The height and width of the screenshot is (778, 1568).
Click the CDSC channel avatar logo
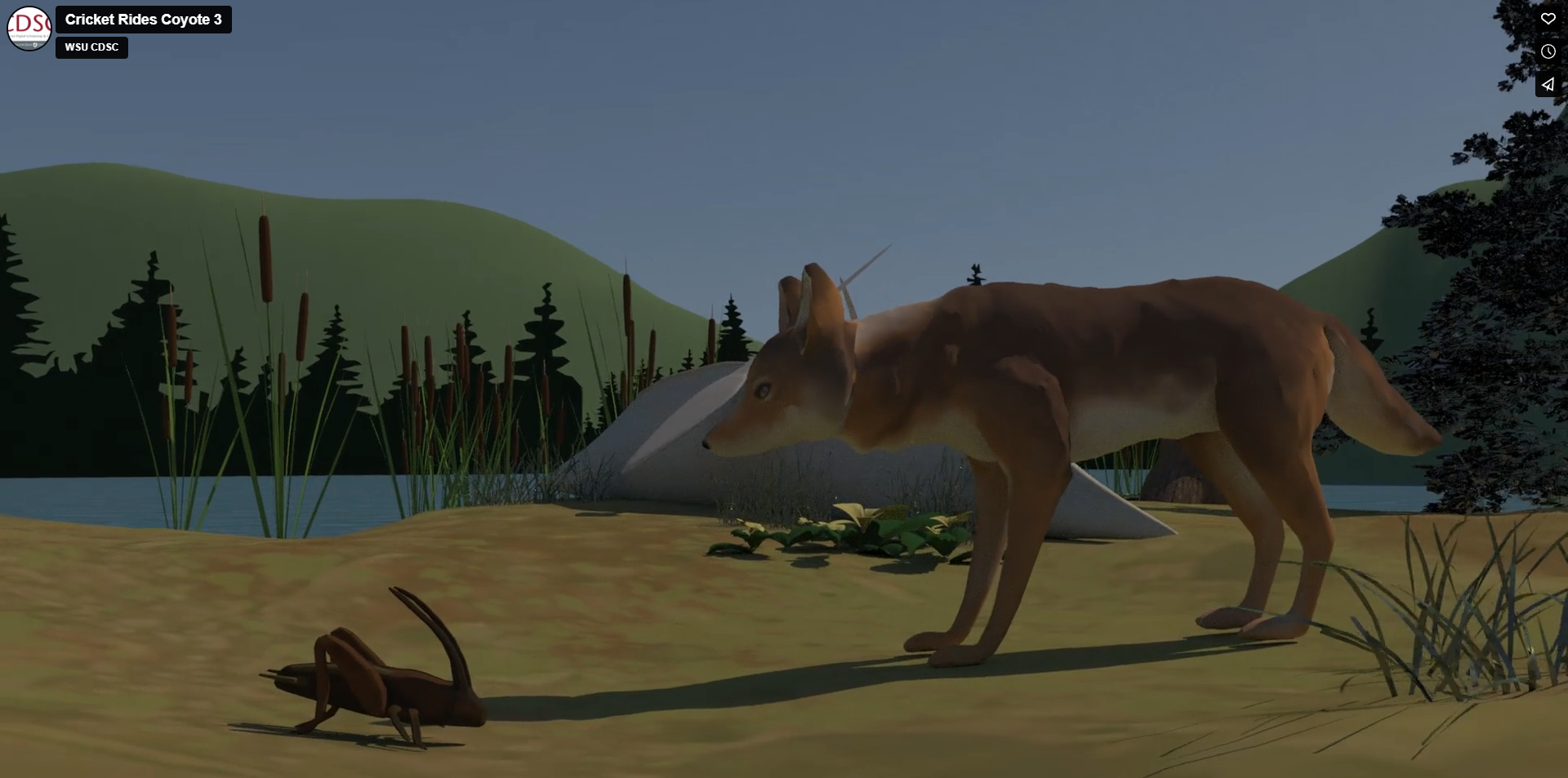pos(29,29)
